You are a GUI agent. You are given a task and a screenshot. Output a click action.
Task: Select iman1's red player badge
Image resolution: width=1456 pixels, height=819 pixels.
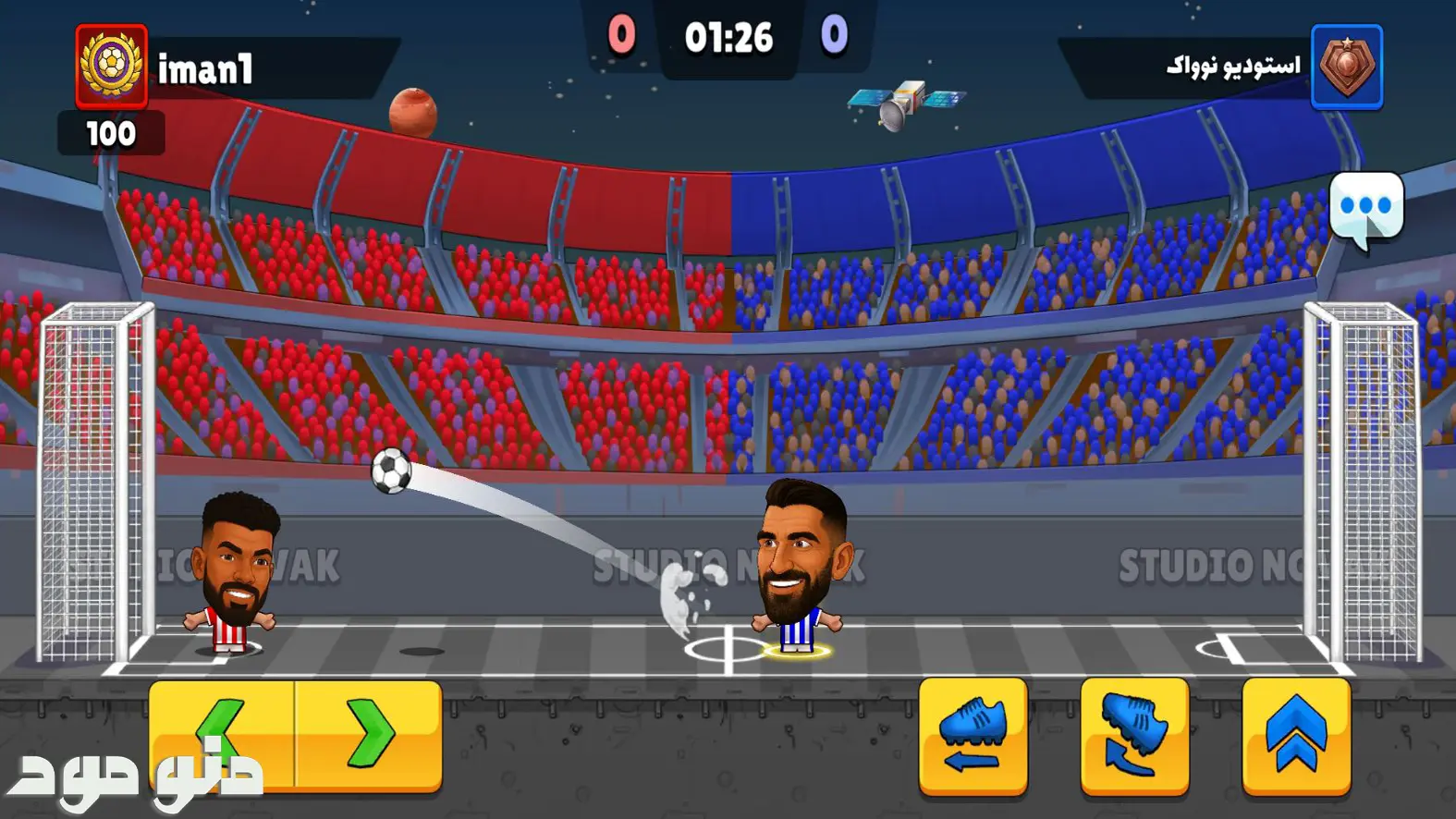coord(111,67)
